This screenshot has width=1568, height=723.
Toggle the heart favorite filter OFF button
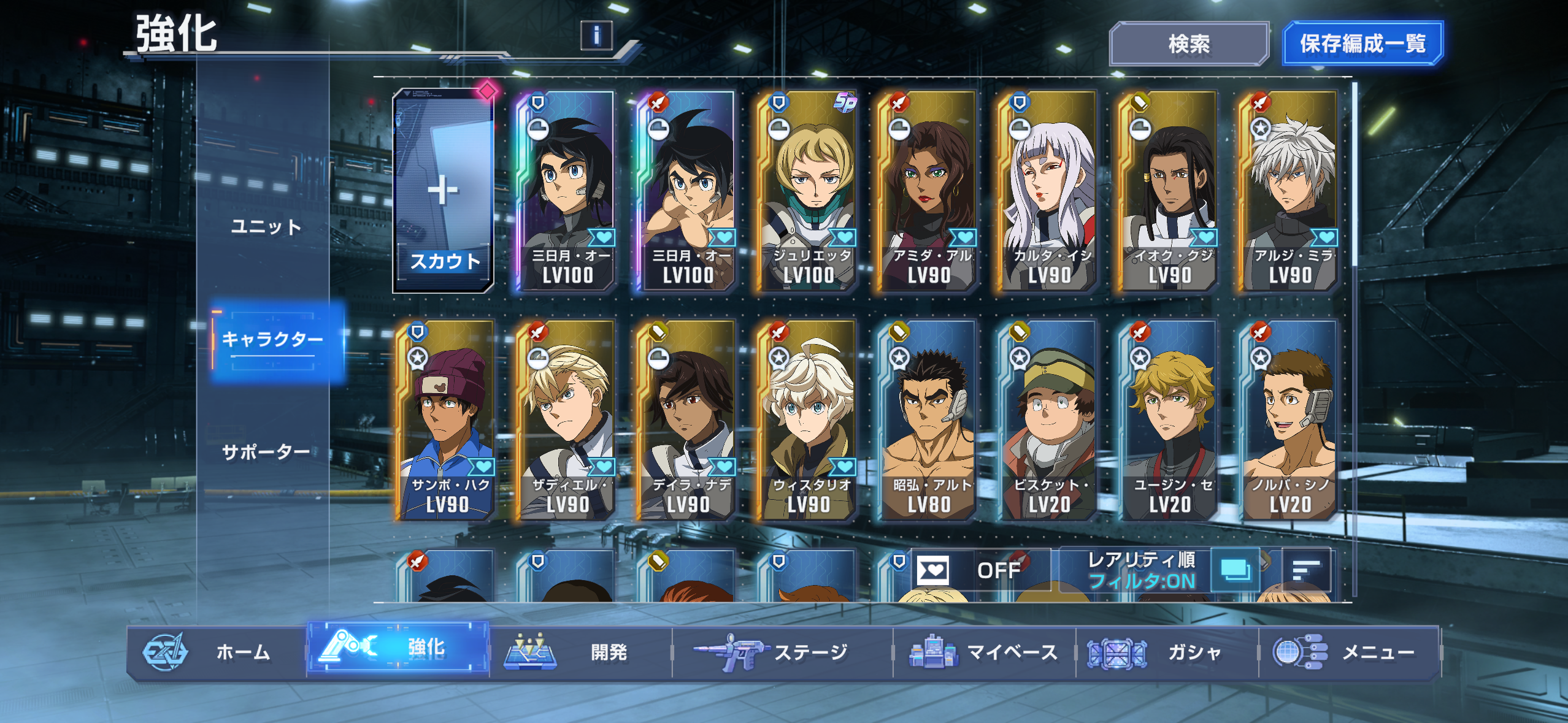[x=980, y=570]
